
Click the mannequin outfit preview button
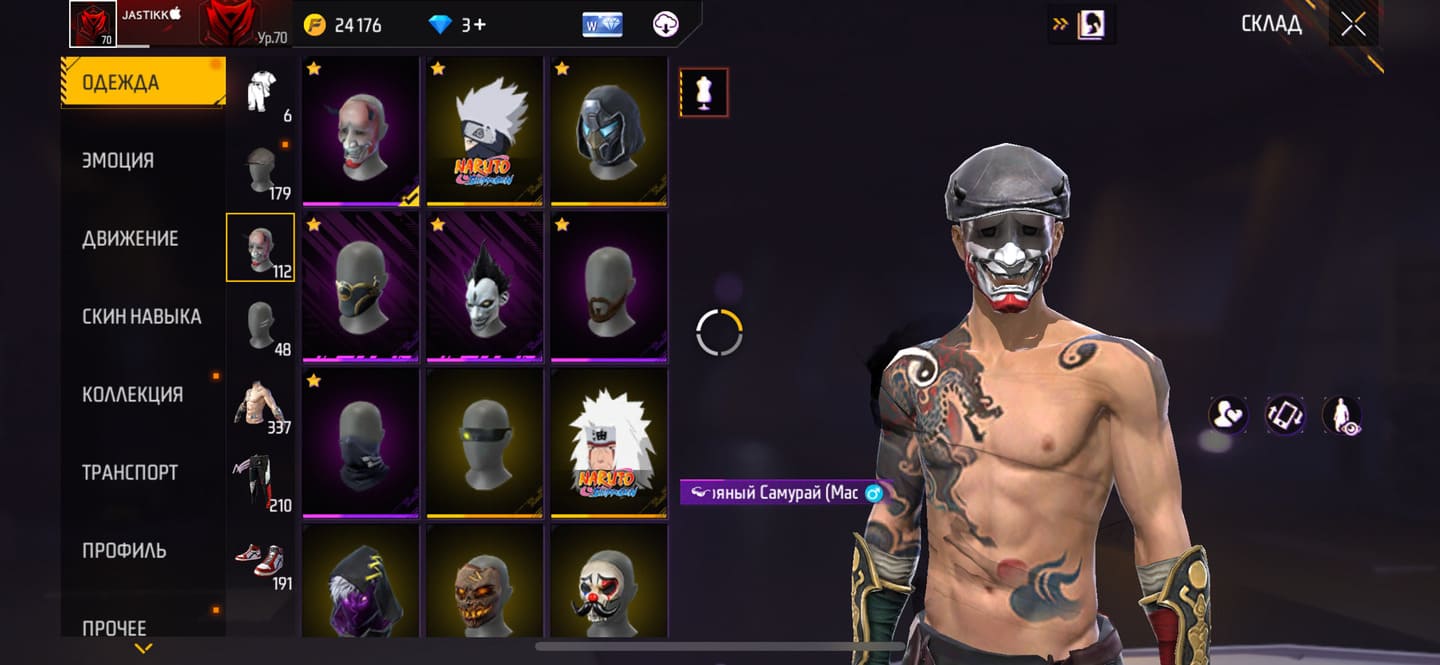click(x=704, y=93)
